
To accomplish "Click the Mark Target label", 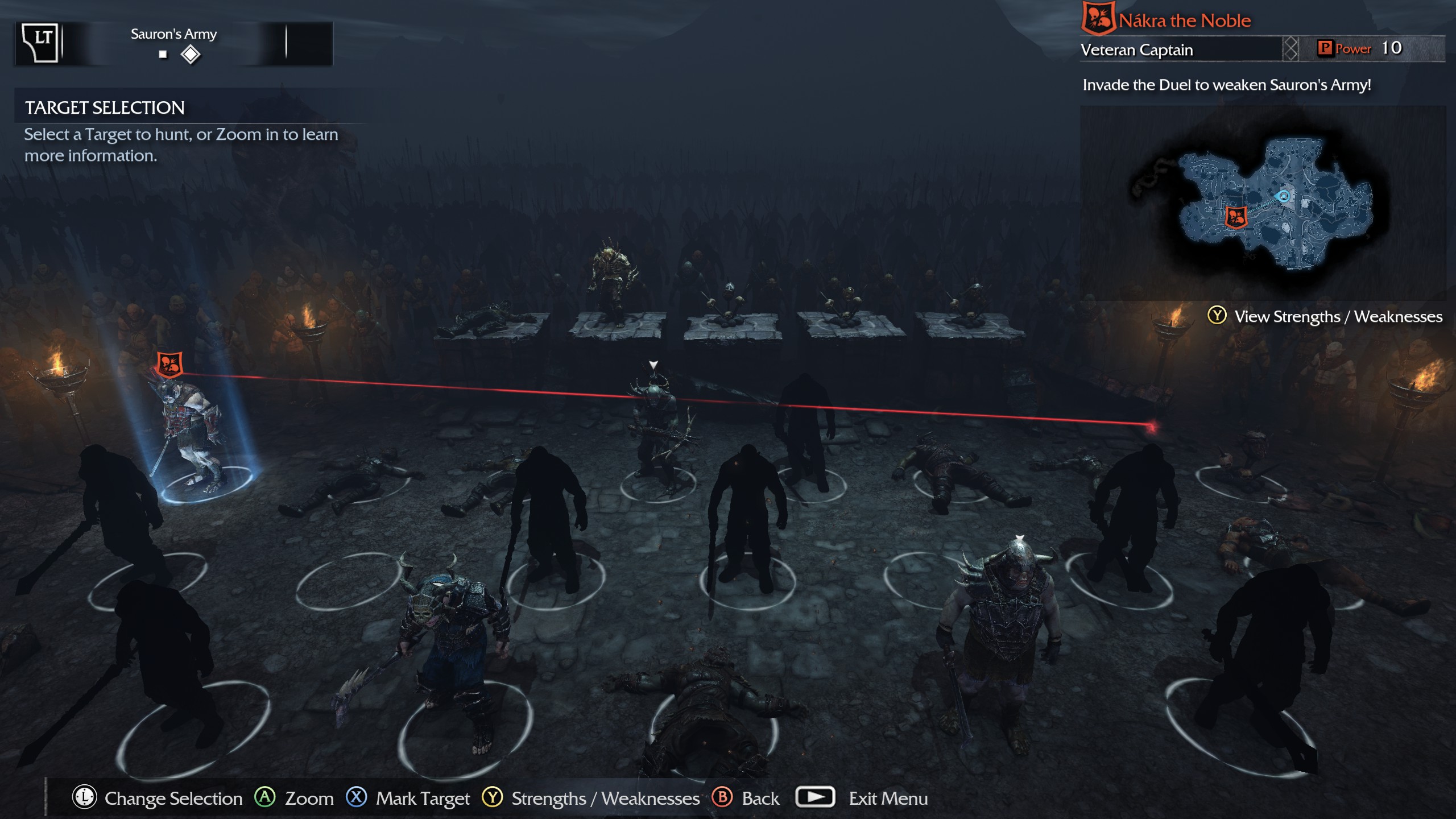I will coord(423,799).
